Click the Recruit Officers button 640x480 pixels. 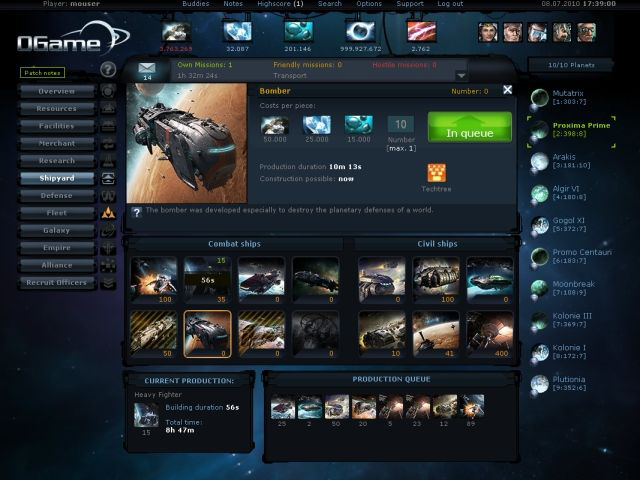click(x=56, y=283)
